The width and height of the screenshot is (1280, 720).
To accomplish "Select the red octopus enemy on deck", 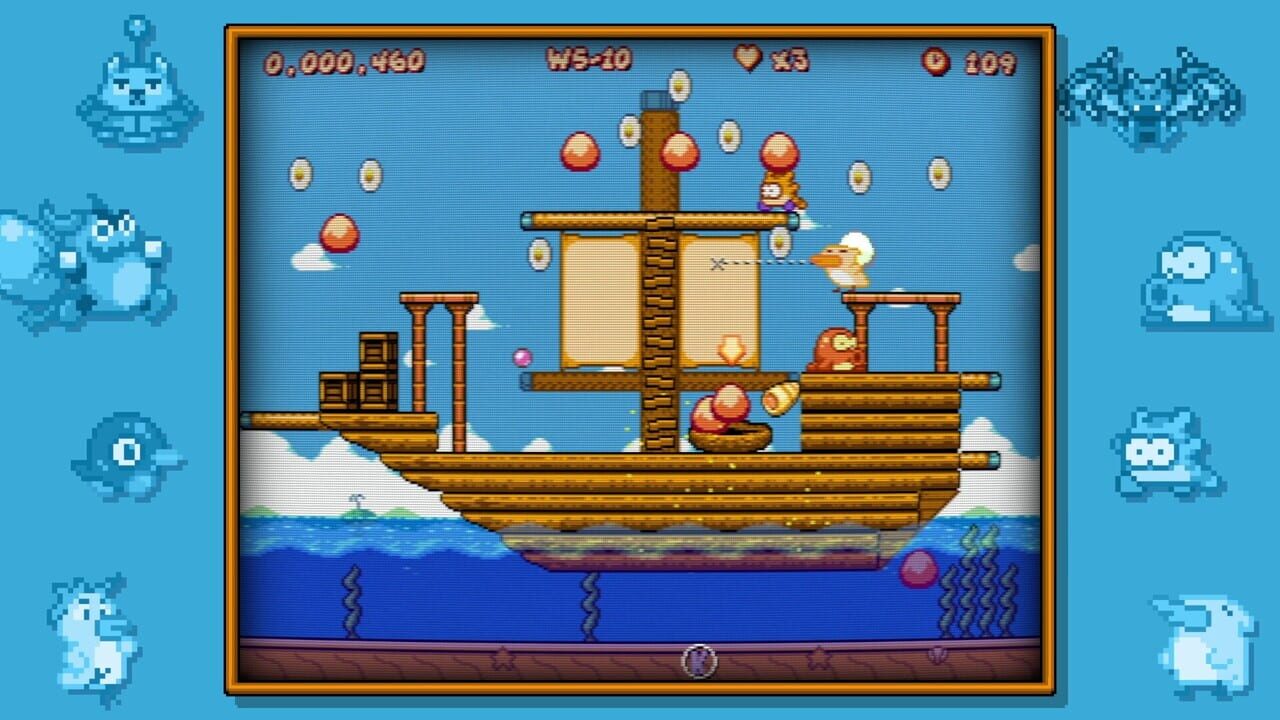I will pyautogui.click(x=836, y=348).
